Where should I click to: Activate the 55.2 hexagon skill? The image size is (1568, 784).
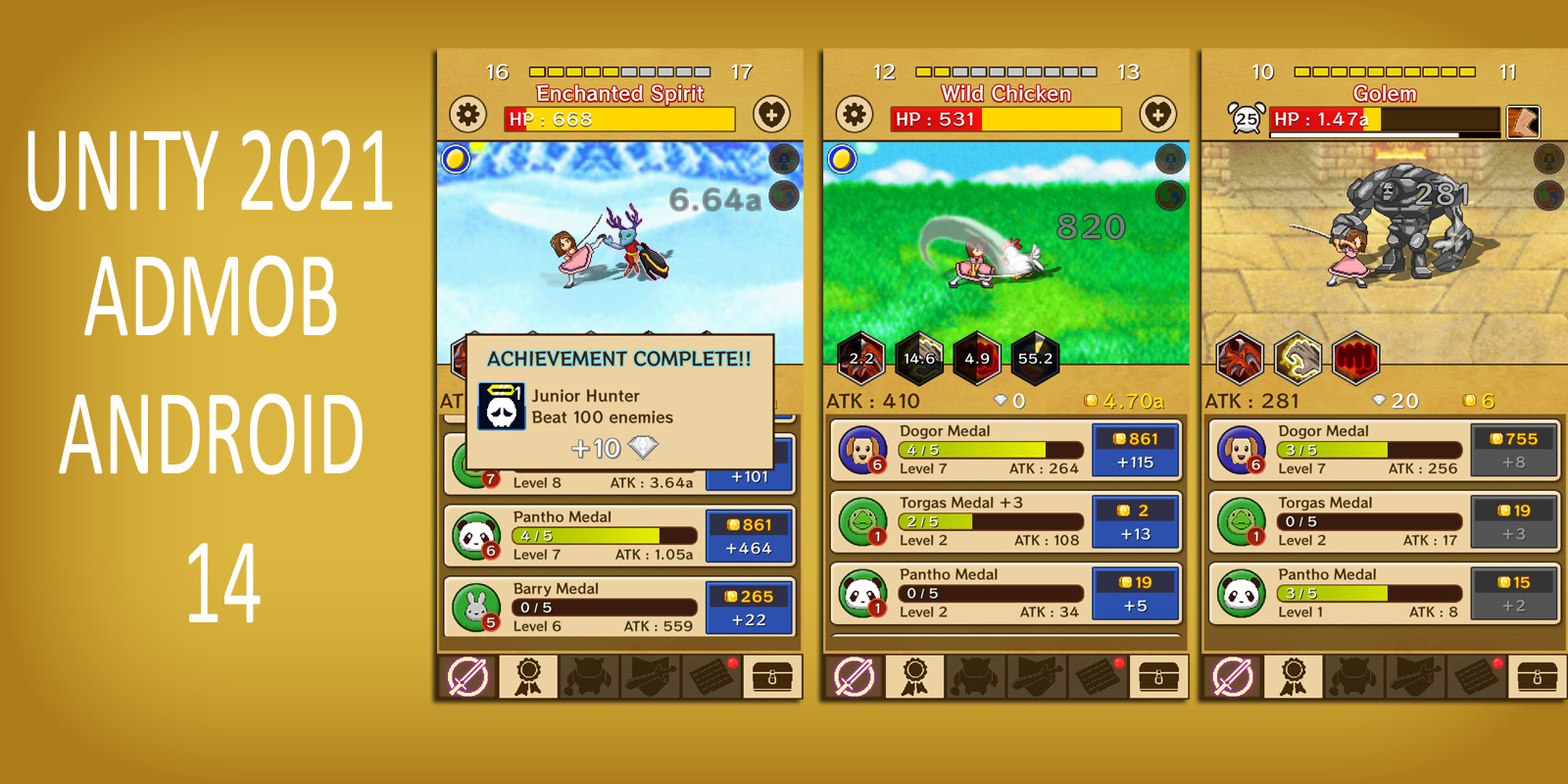click(x=1036, y=359)
